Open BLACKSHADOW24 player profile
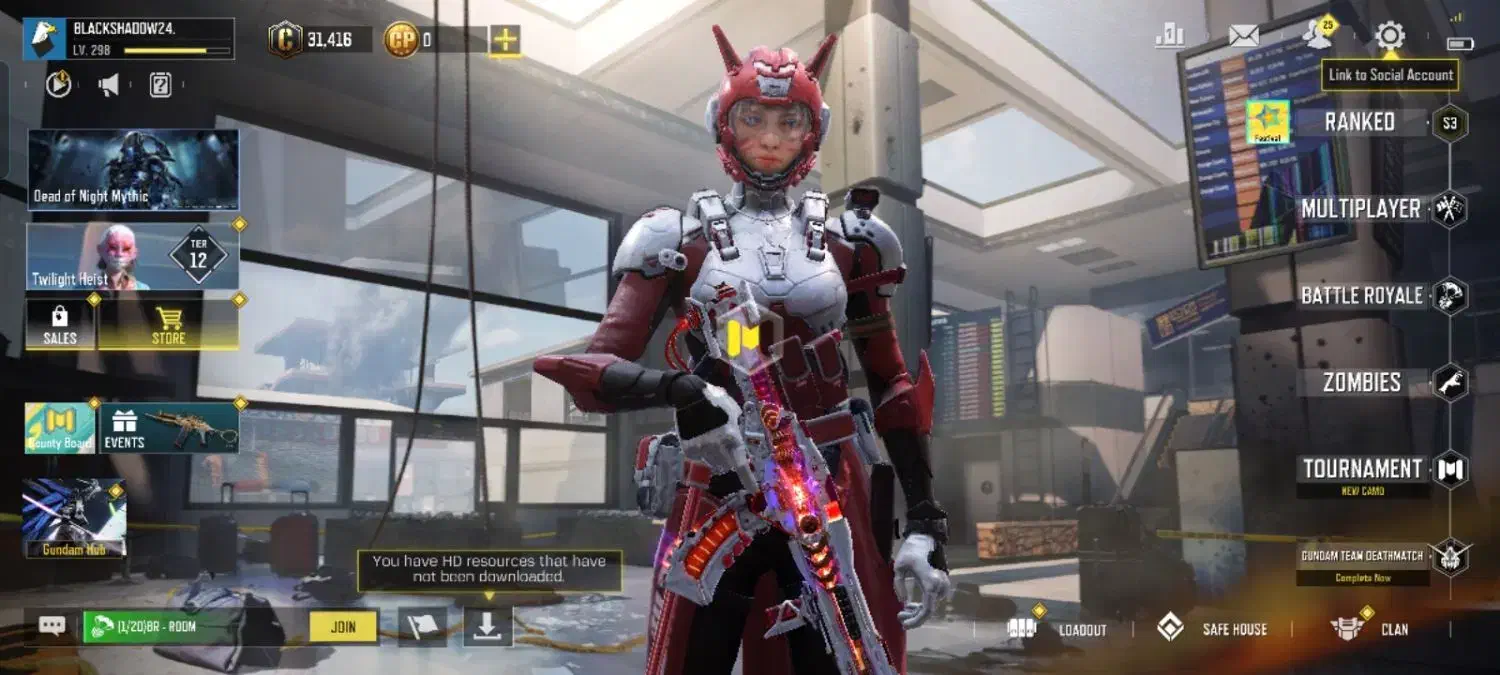The width and height of the screenshot is (1500, 675). point(130,39)
